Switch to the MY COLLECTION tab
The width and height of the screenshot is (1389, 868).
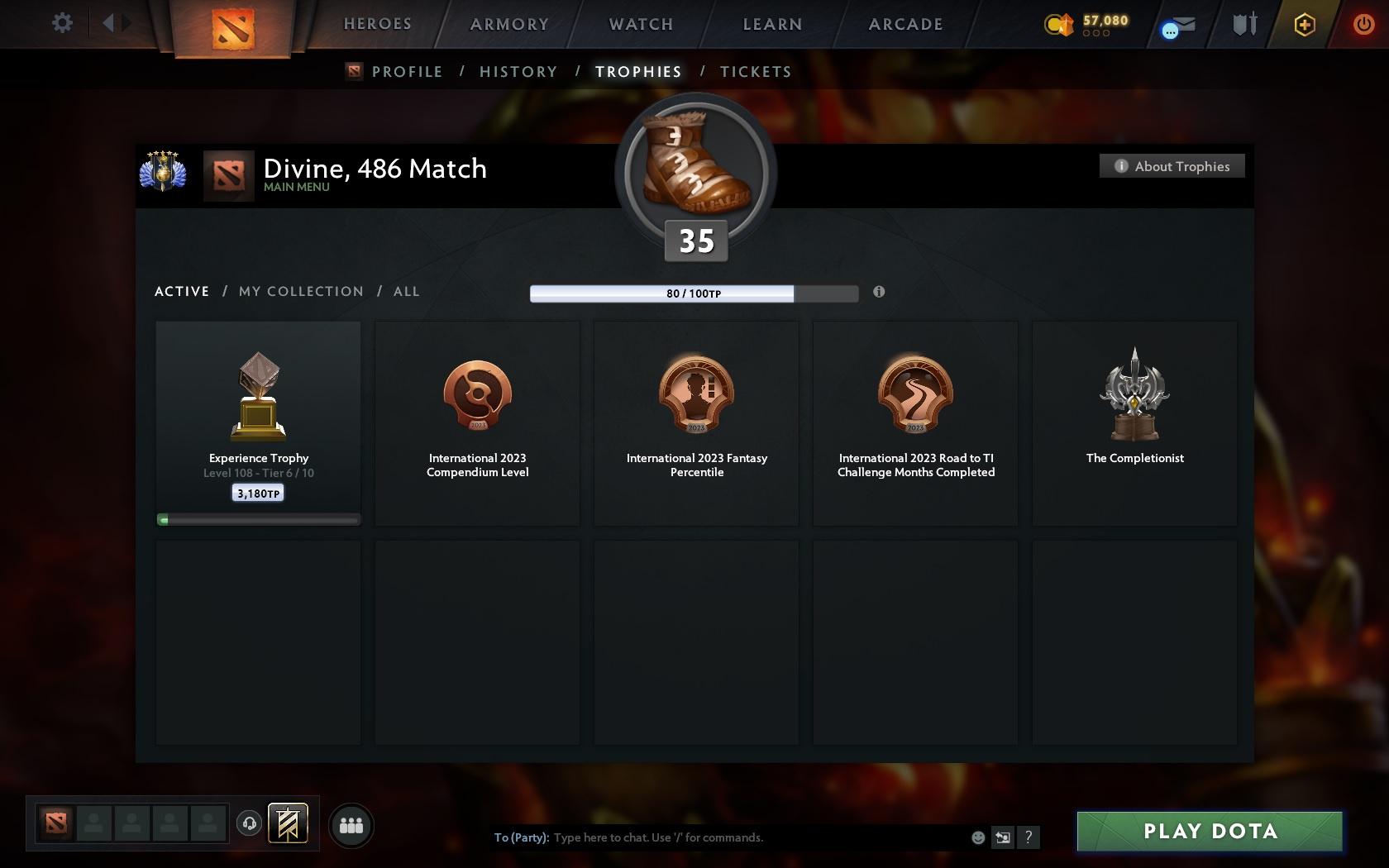tap(300, 291)
